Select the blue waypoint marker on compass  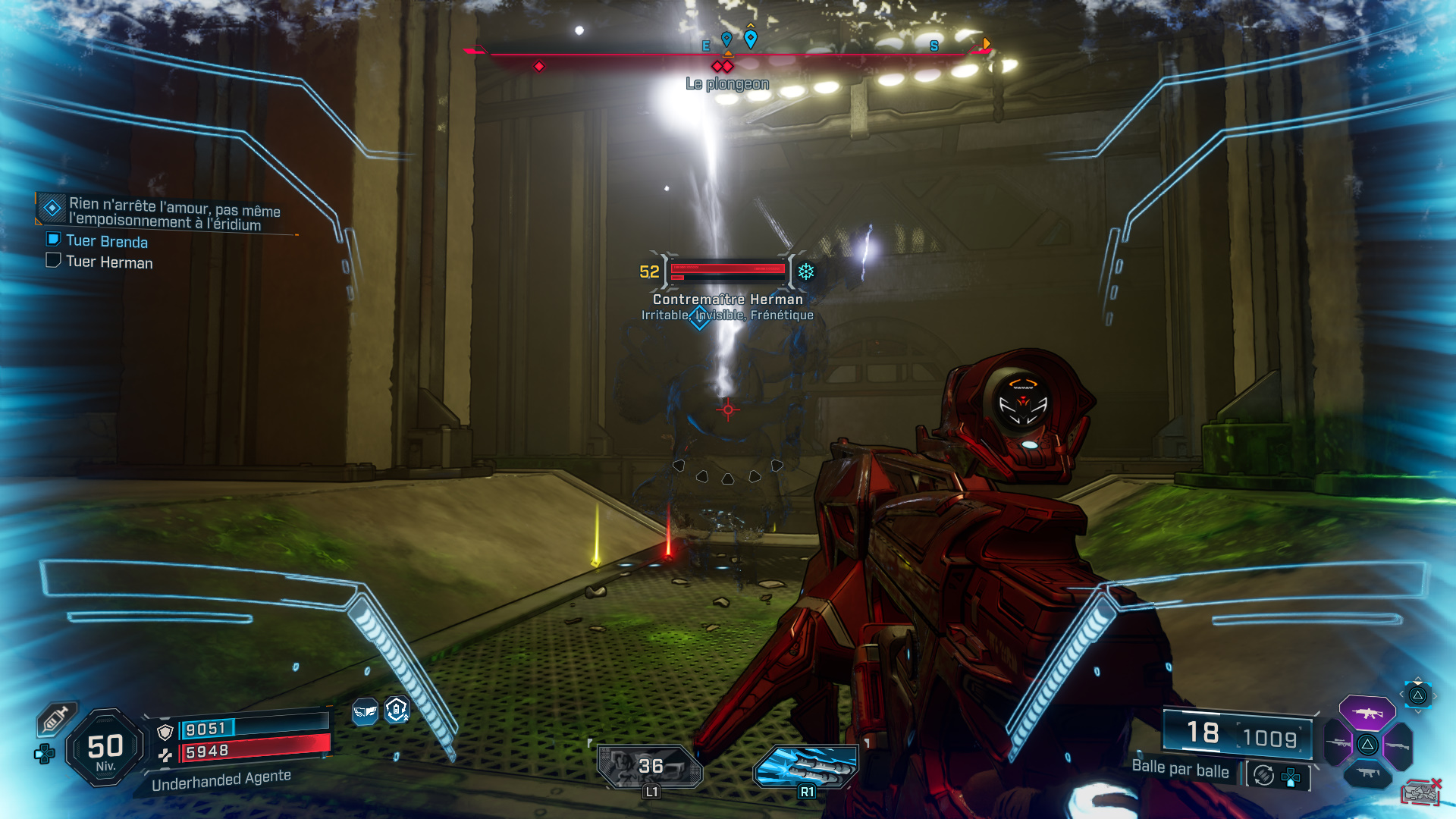pyautogui.click(x=750, y=39)
